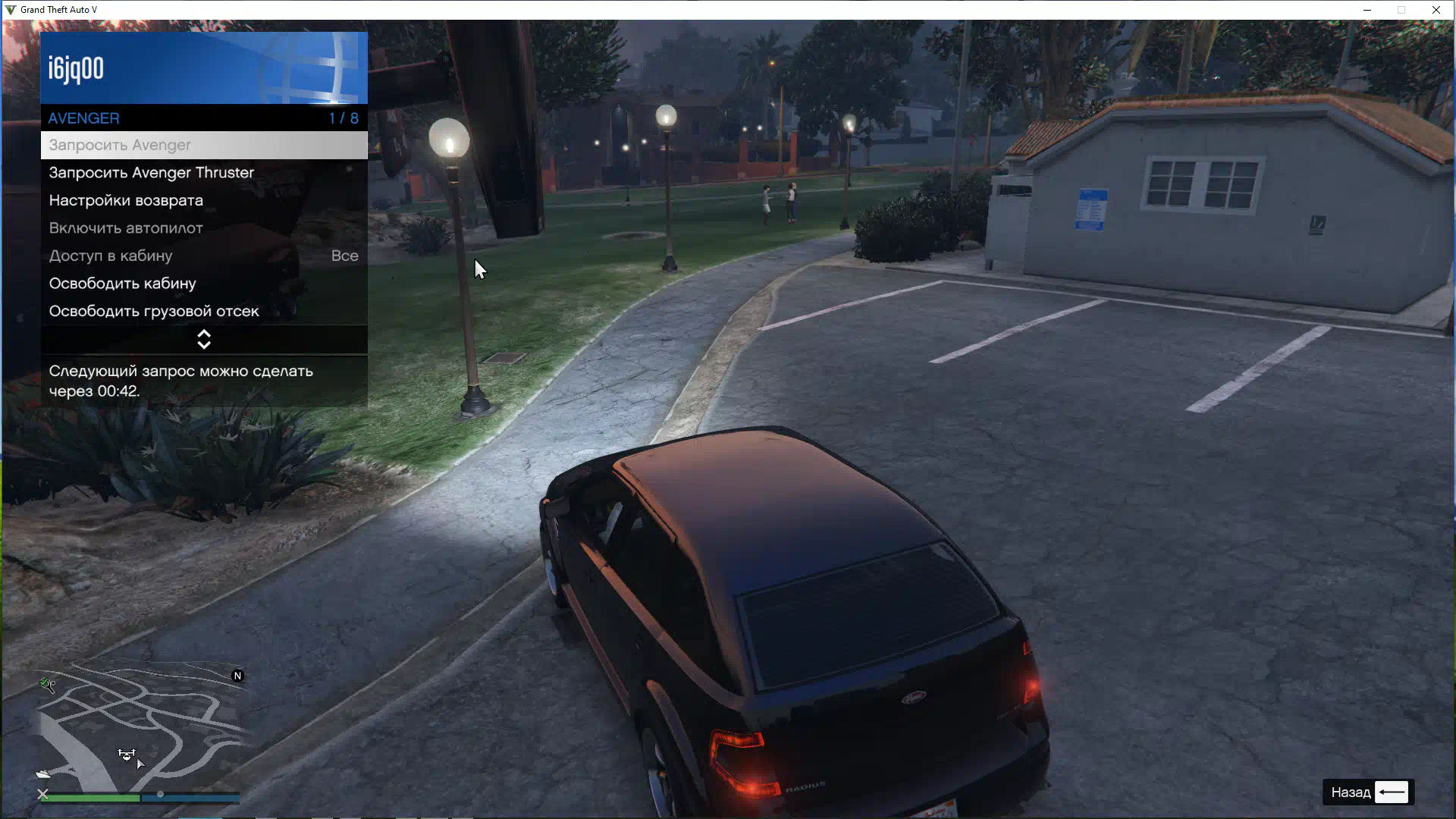Choose Освободить кабину option
This screenshot has height=819, width=1456.
[x=203, y=284]
